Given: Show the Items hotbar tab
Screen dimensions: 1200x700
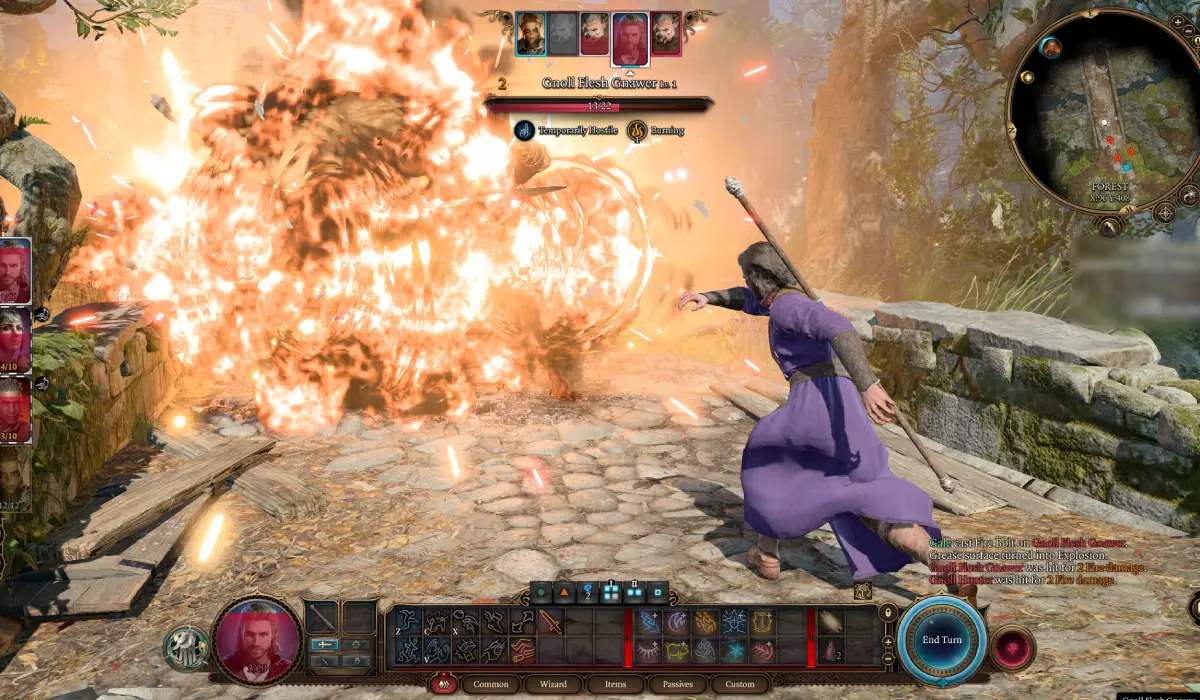Looking at the screenshot, I should pyautogui.click(x=615, y=685).
